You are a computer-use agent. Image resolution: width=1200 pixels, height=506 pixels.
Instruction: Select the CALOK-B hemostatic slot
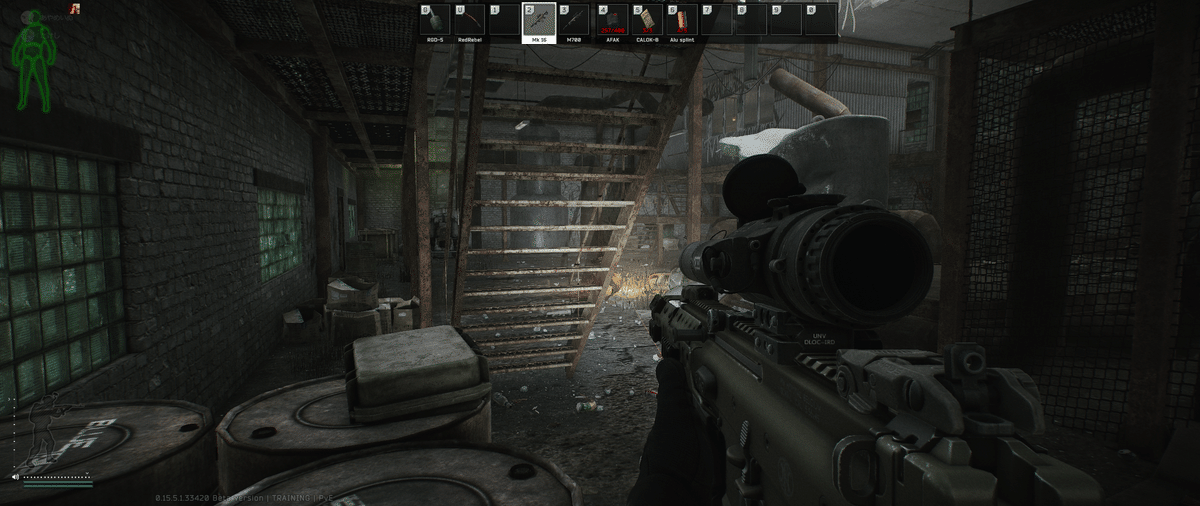[647, 22]
